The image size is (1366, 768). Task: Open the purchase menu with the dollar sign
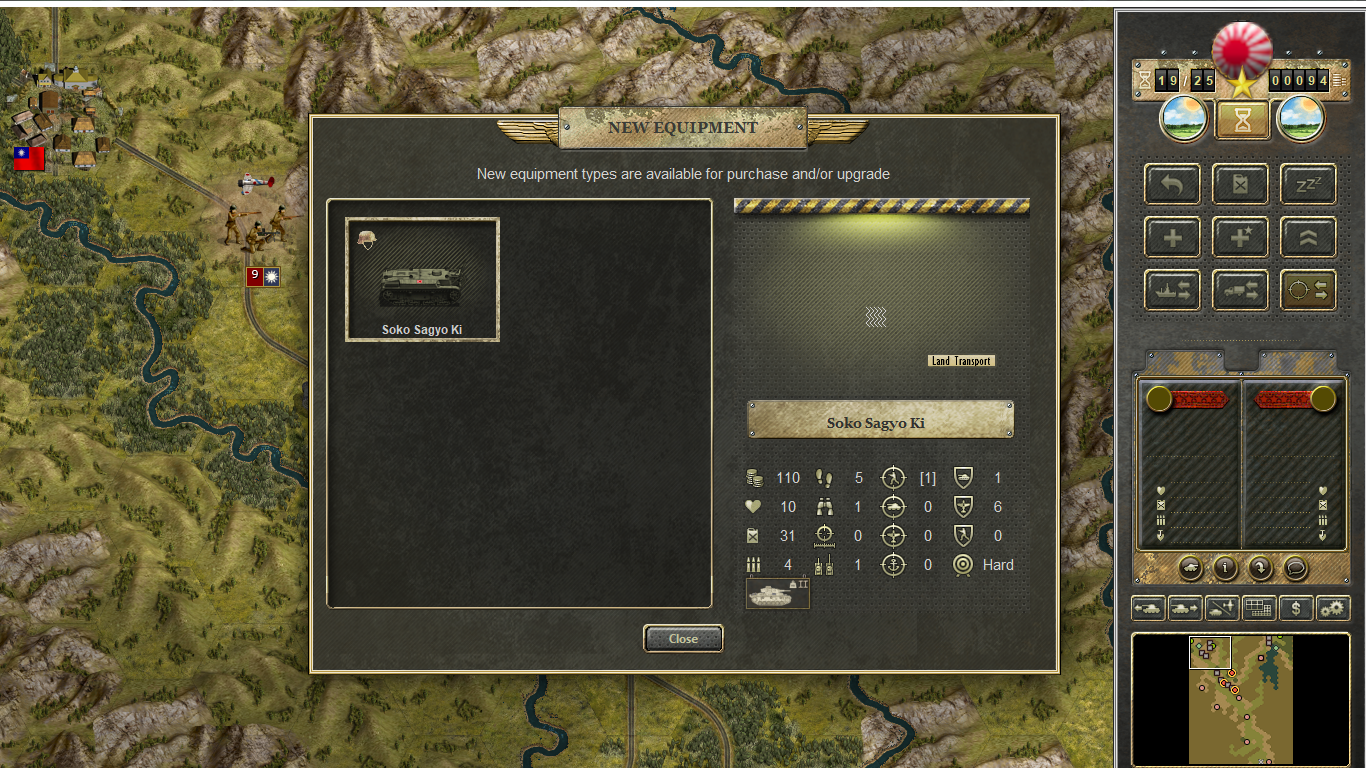coord(1296,607)
